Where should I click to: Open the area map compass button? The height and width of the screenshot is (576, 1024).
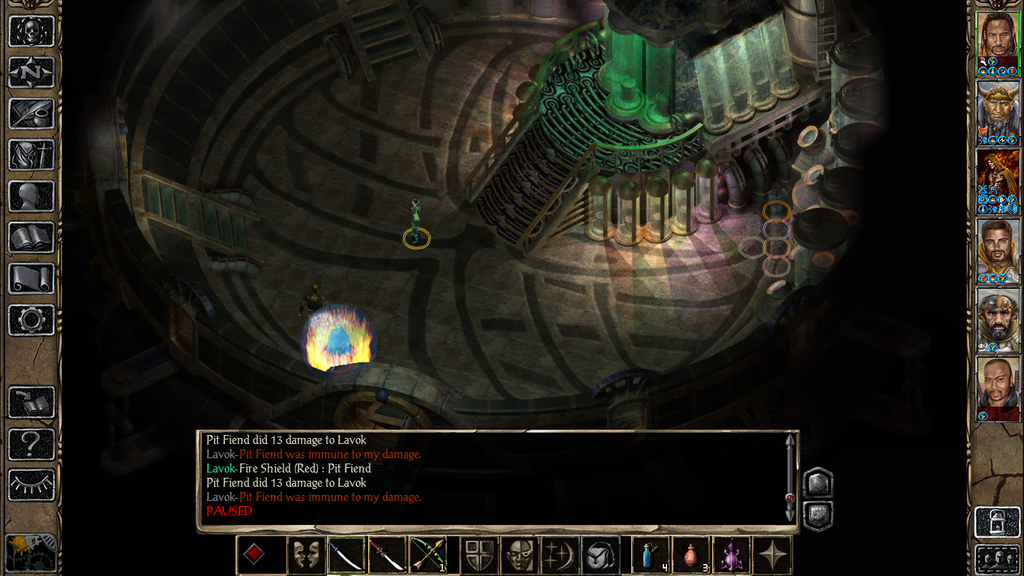(x=31, y=72)
